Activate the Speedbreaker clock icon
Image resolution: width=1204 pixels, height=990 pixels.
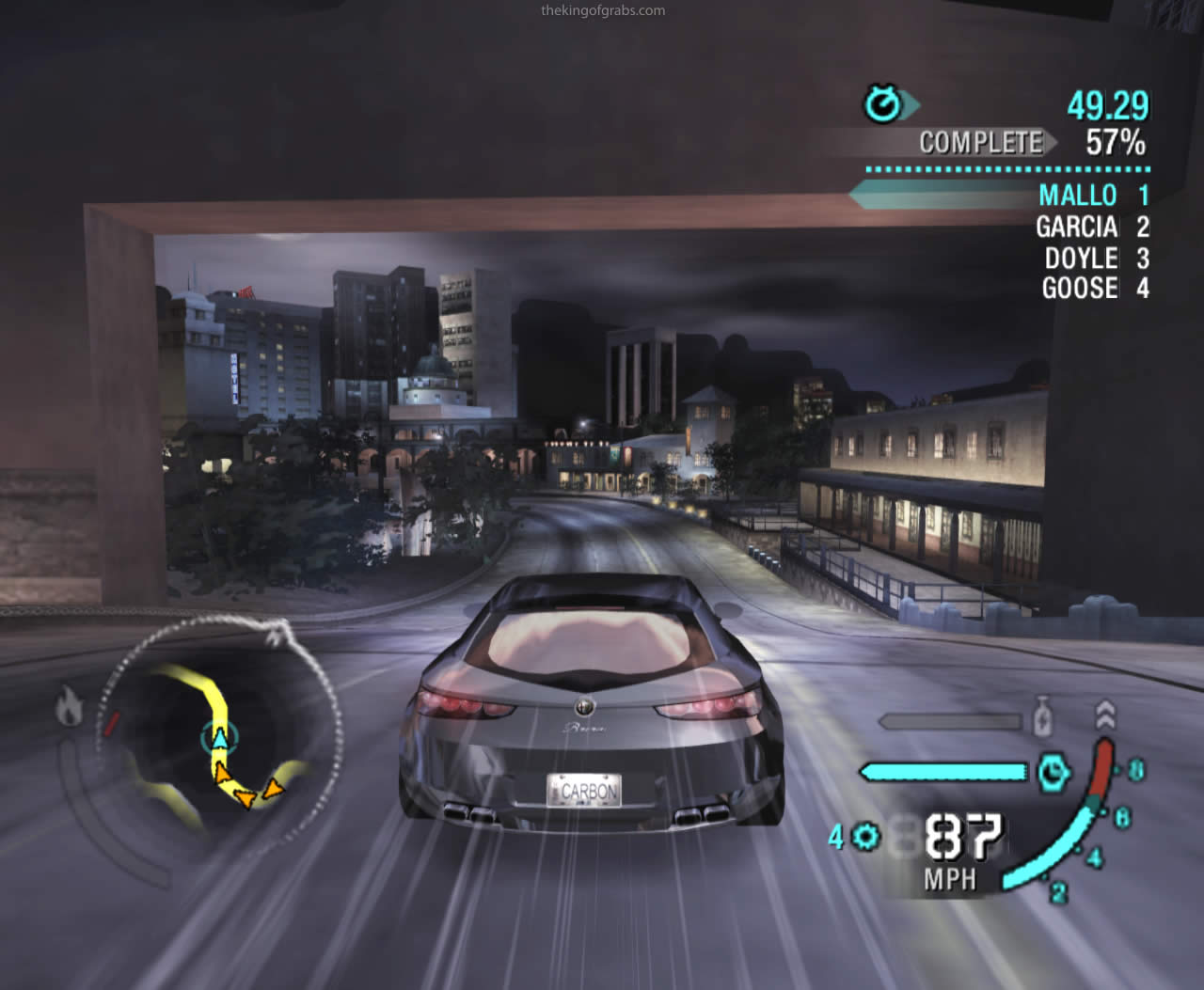pyautogui.click(x=1053, y=772)
